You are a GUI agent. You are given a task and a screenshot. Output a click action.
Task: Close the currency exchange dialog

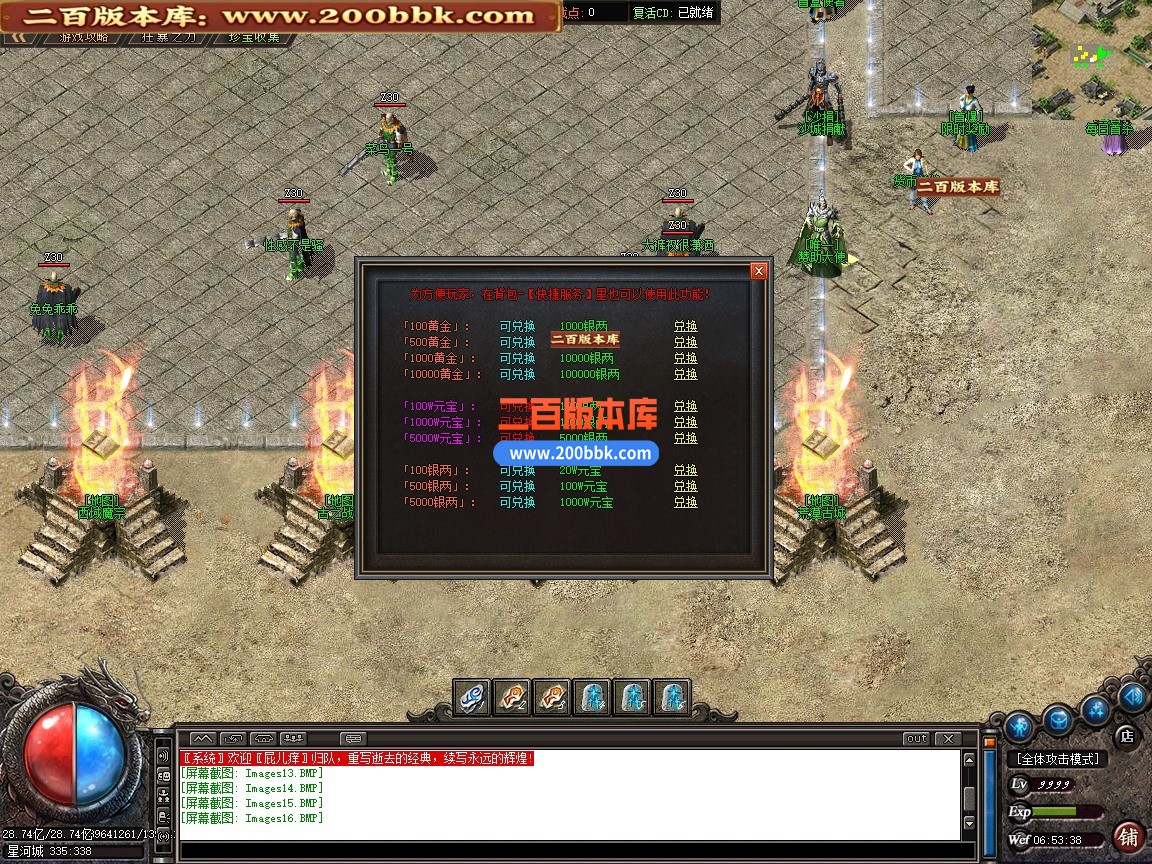pos(759,271)
